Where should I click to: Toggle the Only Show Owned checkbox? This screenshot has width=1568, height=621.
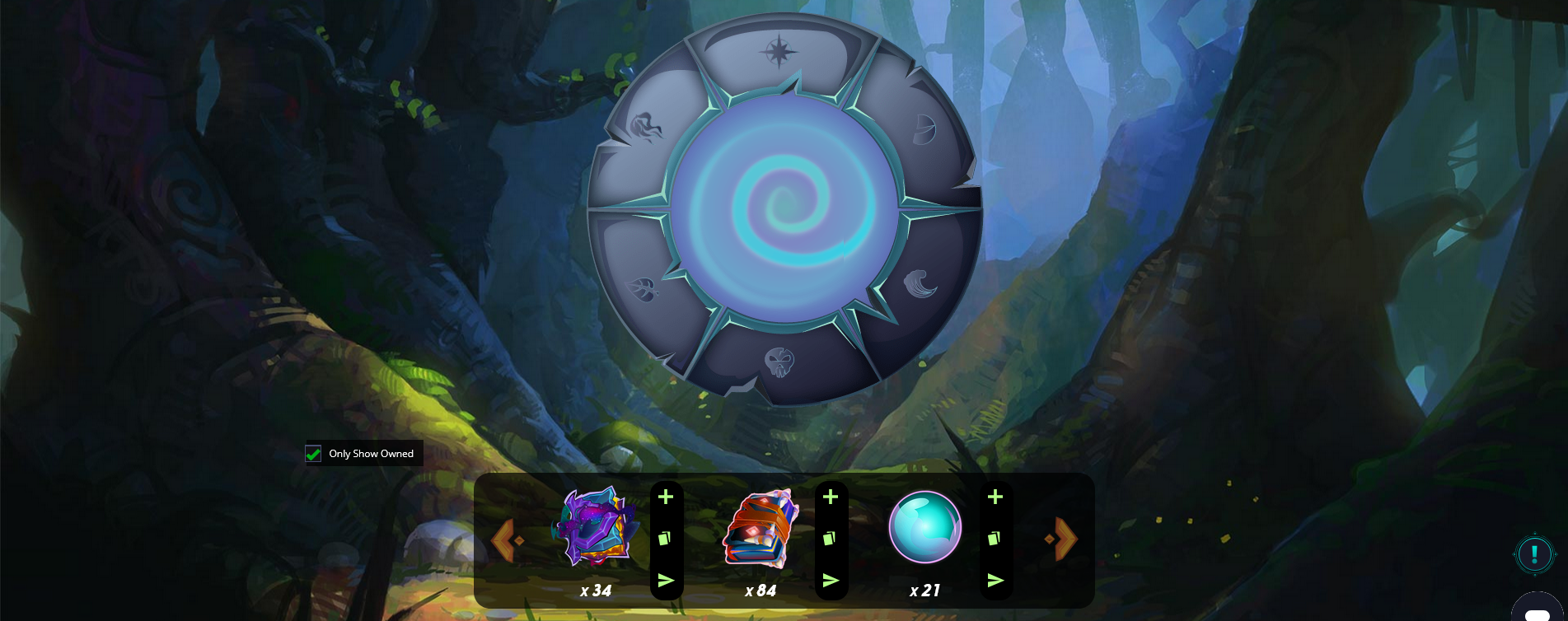click(313, 453)
